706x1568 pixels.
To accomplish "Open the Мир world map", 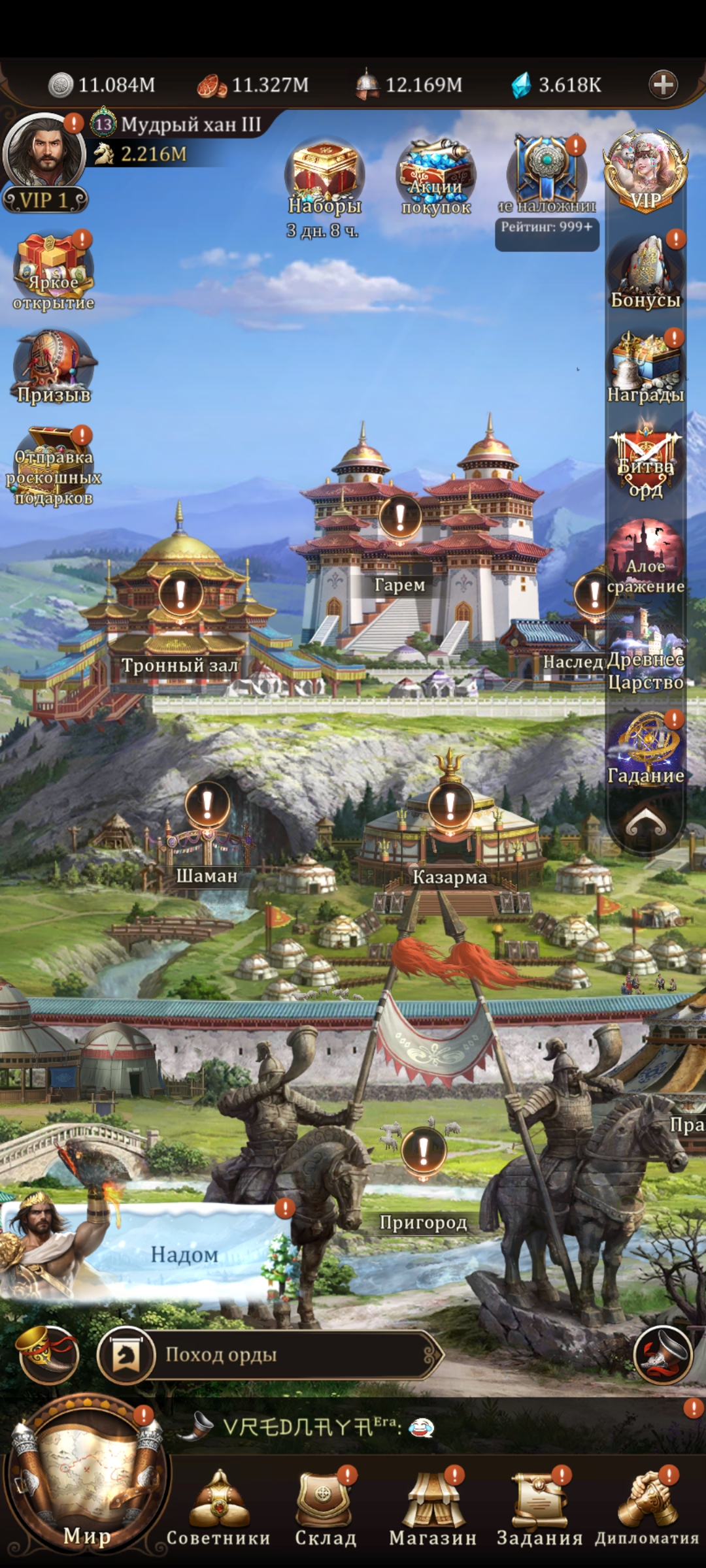I will click(86, 1482).
